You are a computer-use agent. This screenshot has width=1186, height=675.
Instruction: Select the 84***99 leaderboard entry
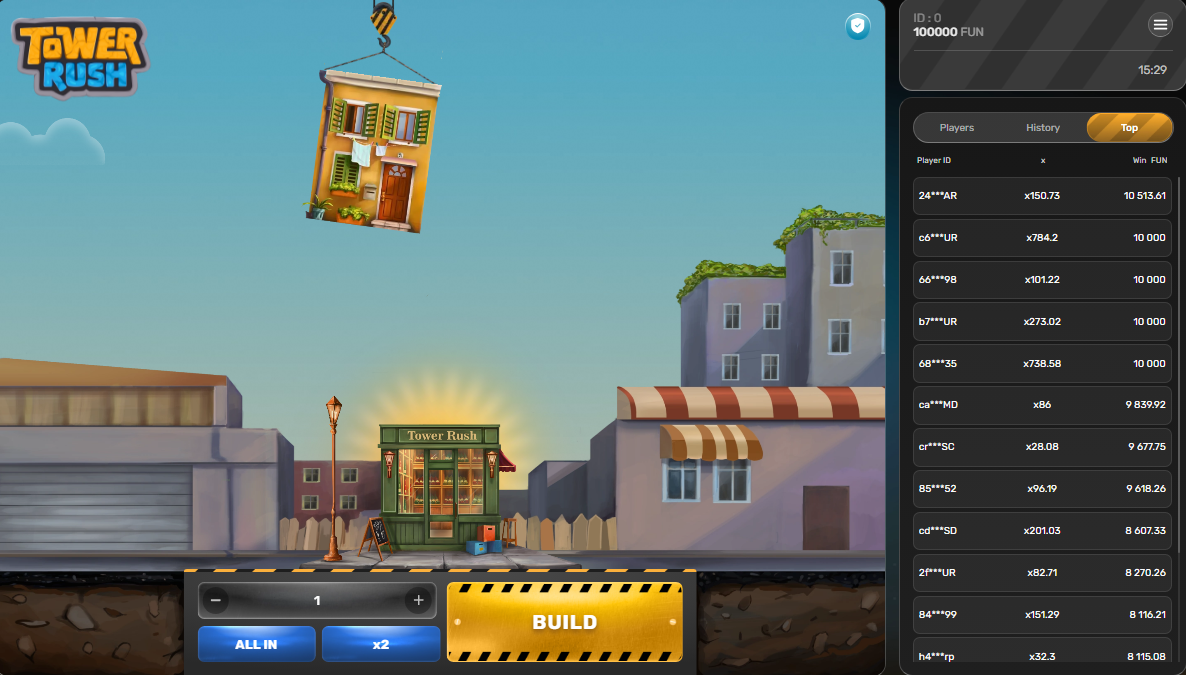tap(1042, 614)
